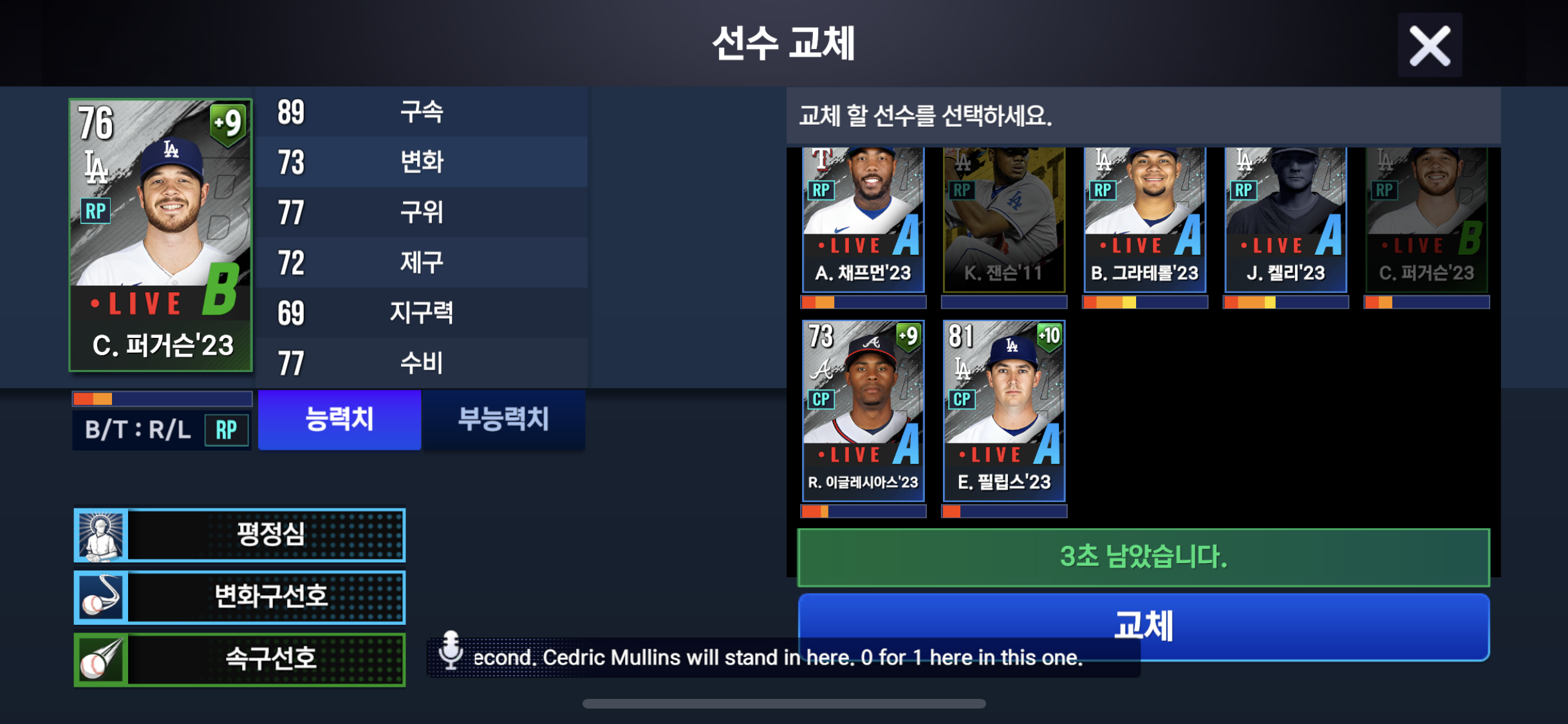
Task: Open the 변화구선호 skill details
Action: click(x=239, y=597)
